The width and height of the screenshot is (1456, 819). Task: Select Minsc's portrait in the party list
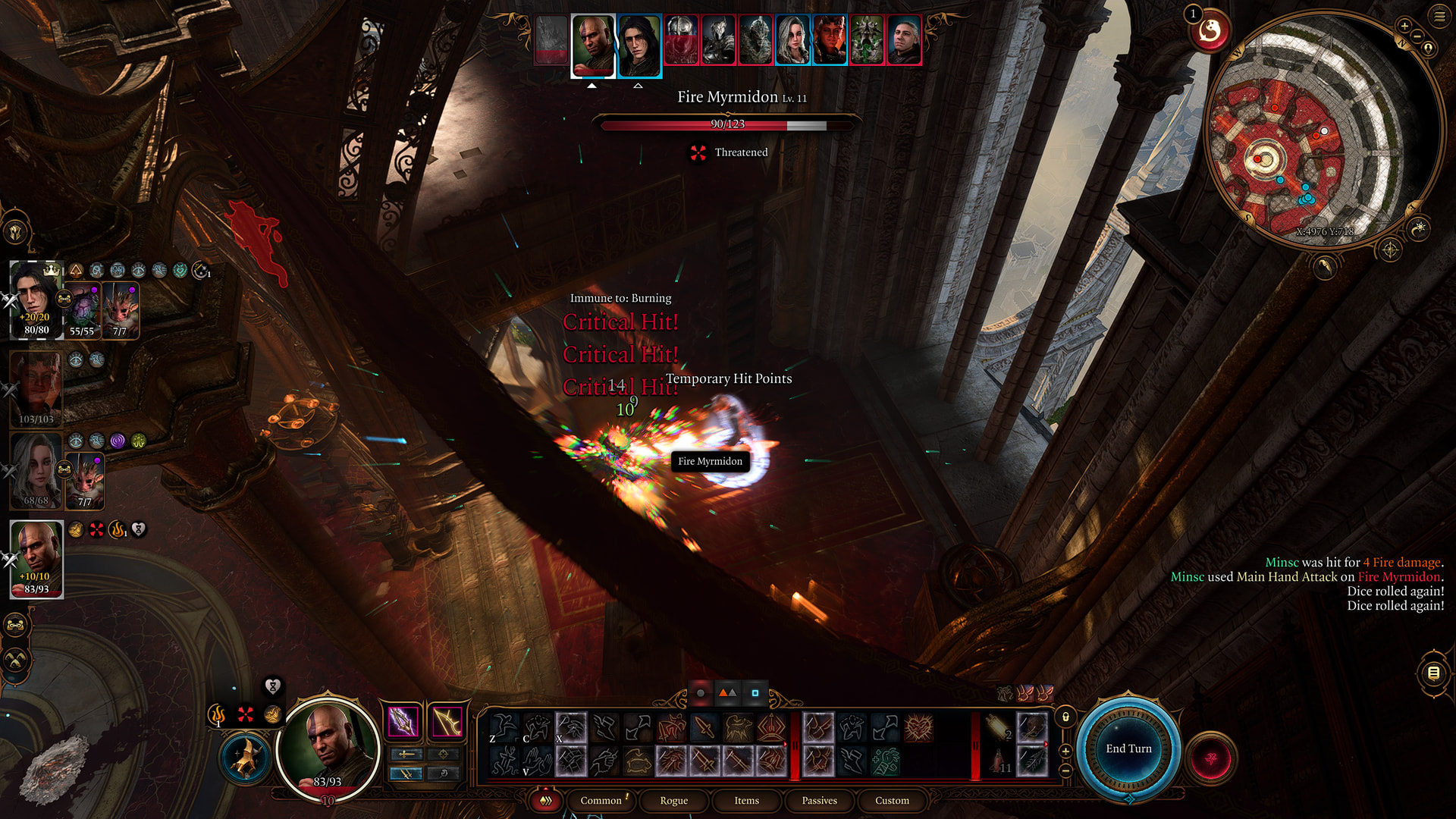click(36, 552)
